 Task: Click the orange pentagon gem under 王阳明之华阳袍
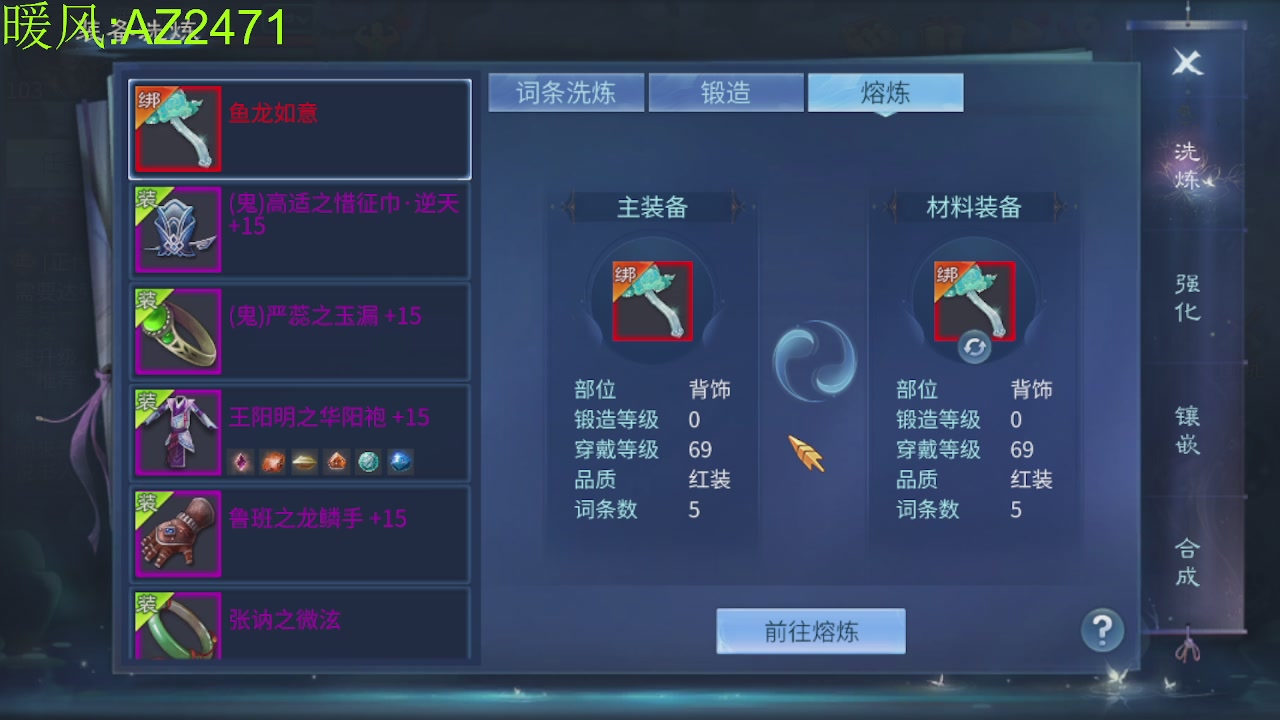(336, 462)
